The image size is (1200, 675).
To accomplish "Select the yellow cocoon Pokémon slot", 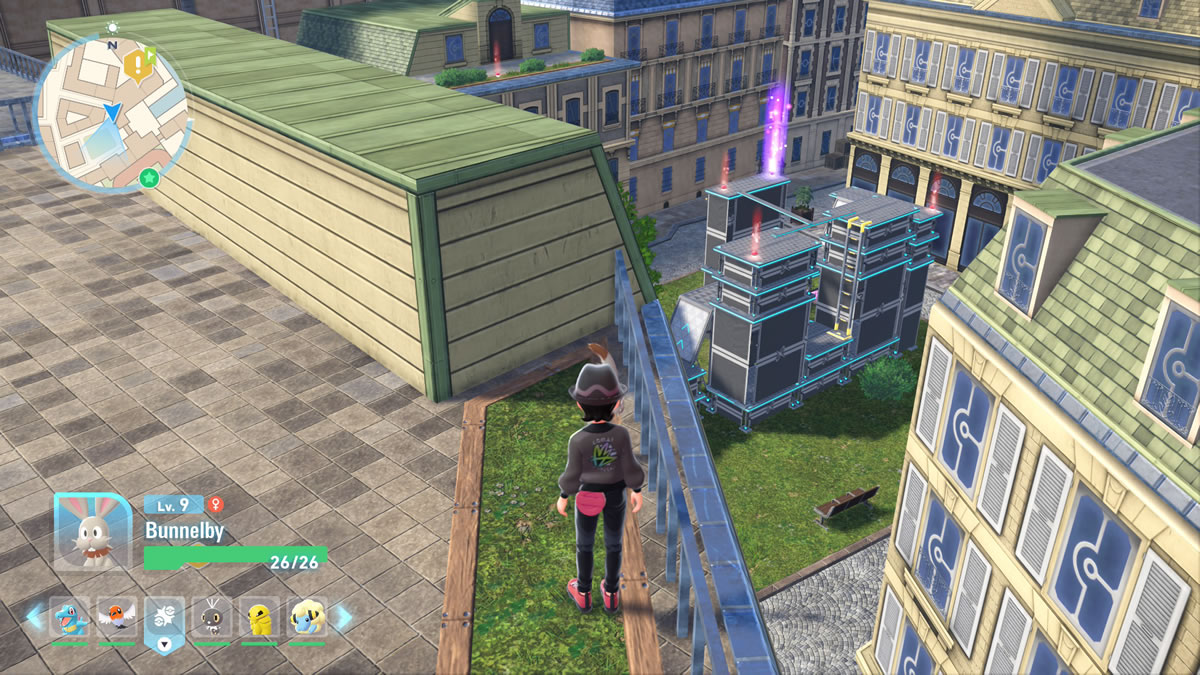I will click(260, 617).
